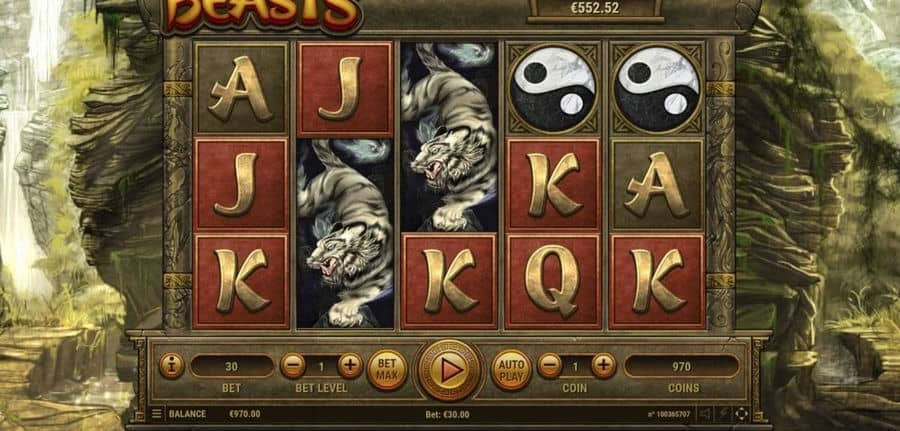Toggle the sound speaker icon

[705, 413]
